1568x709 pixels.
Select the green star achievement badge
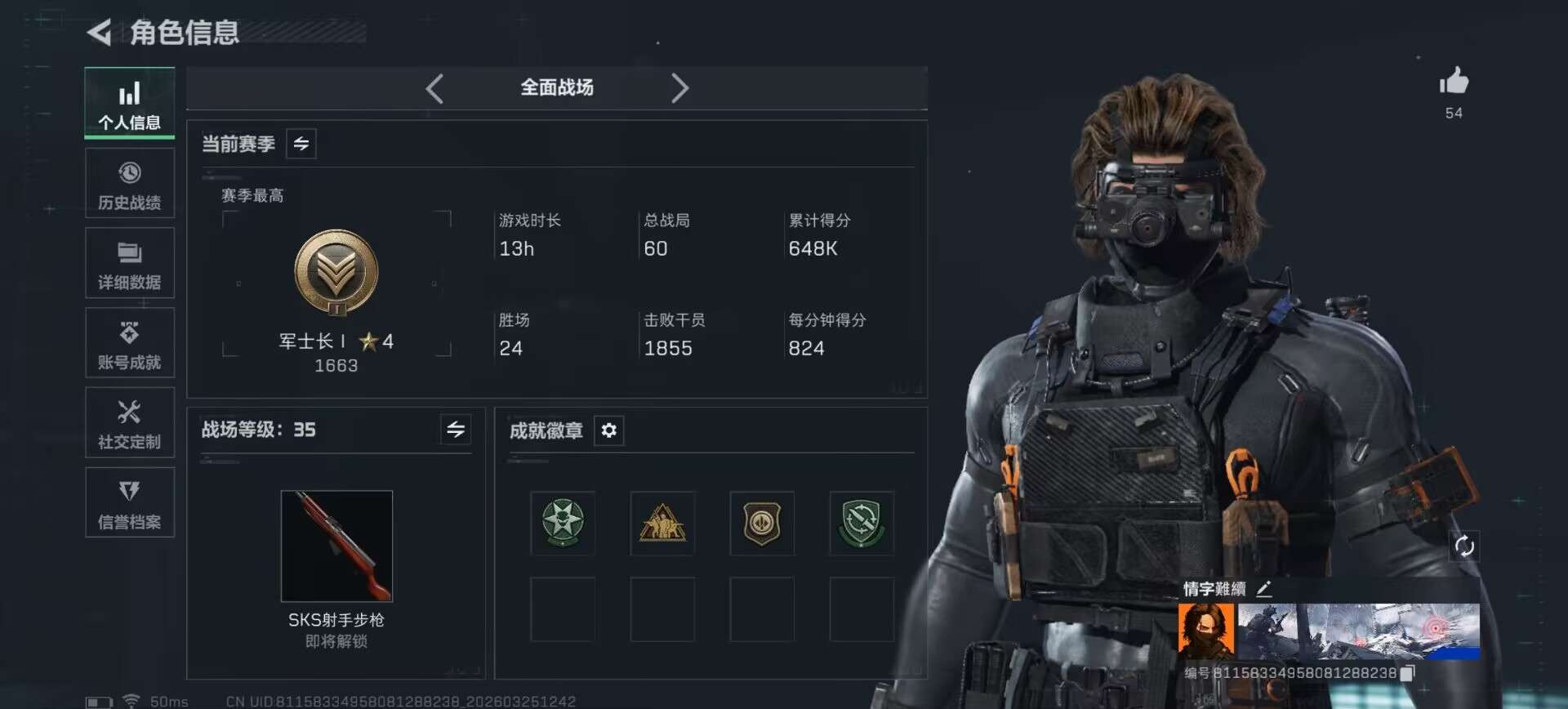(x=563, y=523)
